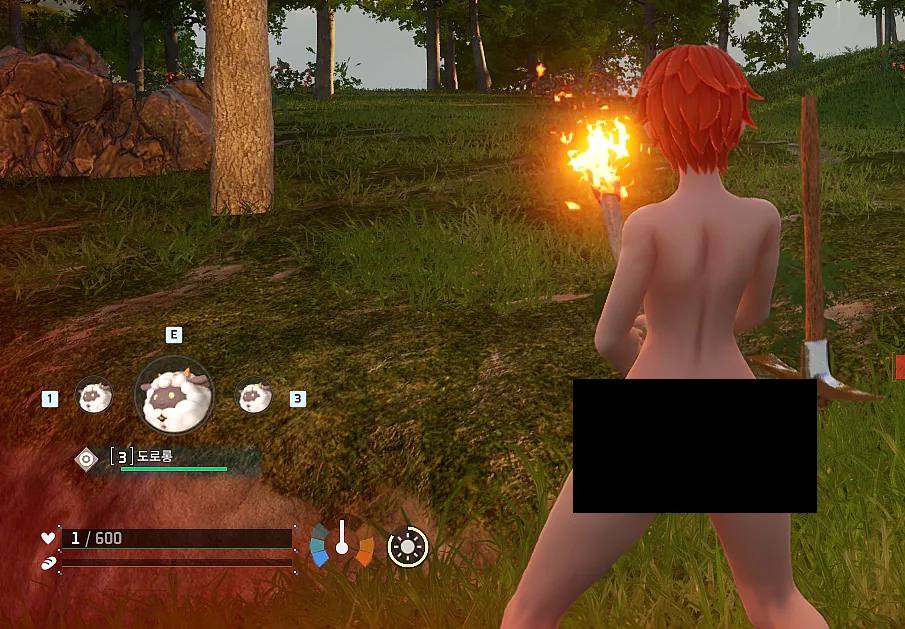Viewport: 905px width, 629px height.
Task: Click the sun time-of-day indicator
Action: (x=408, y=546)
